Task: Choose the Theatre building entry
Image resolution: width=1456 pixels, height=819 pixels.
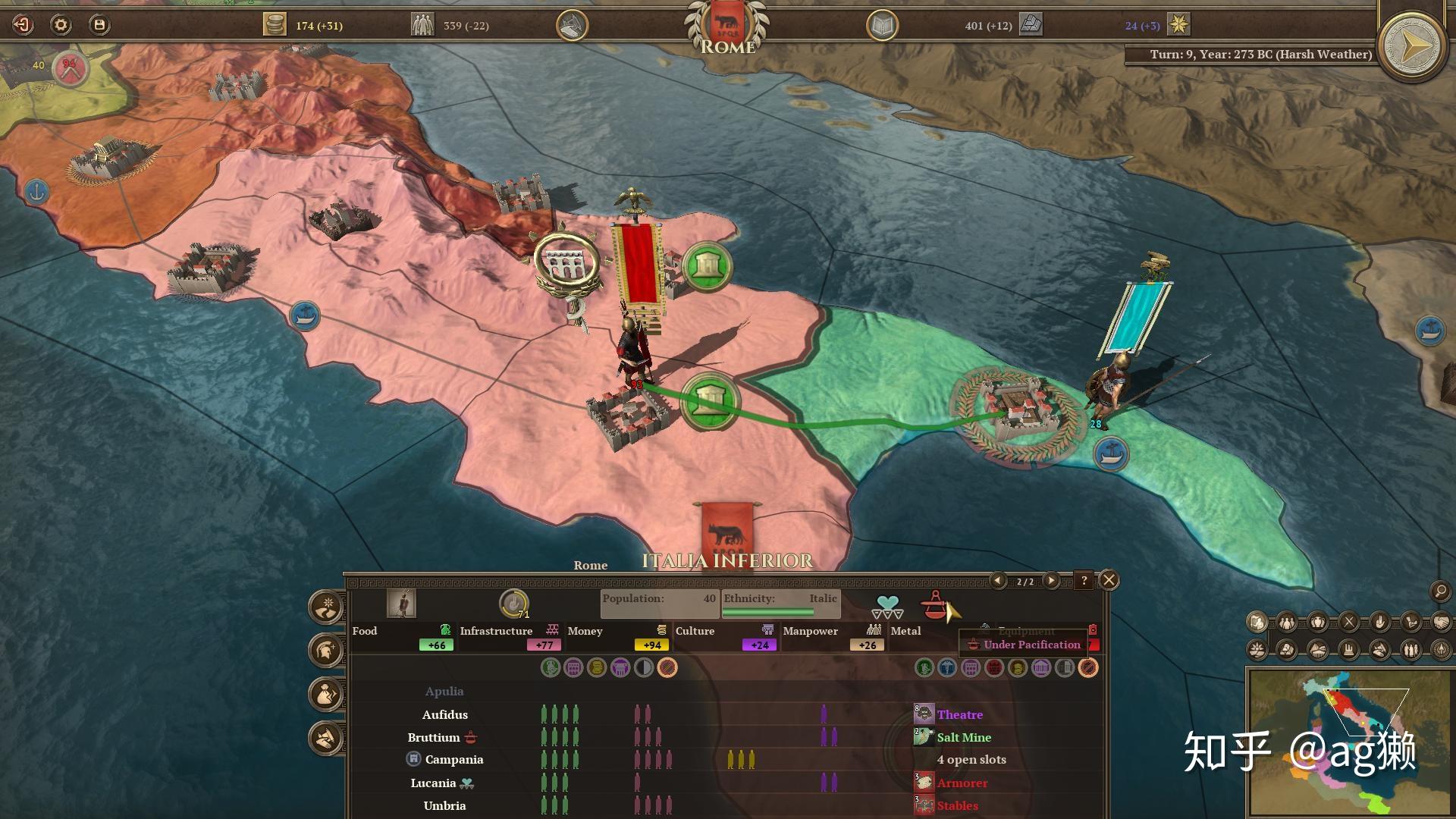Action: click(959, 714)
